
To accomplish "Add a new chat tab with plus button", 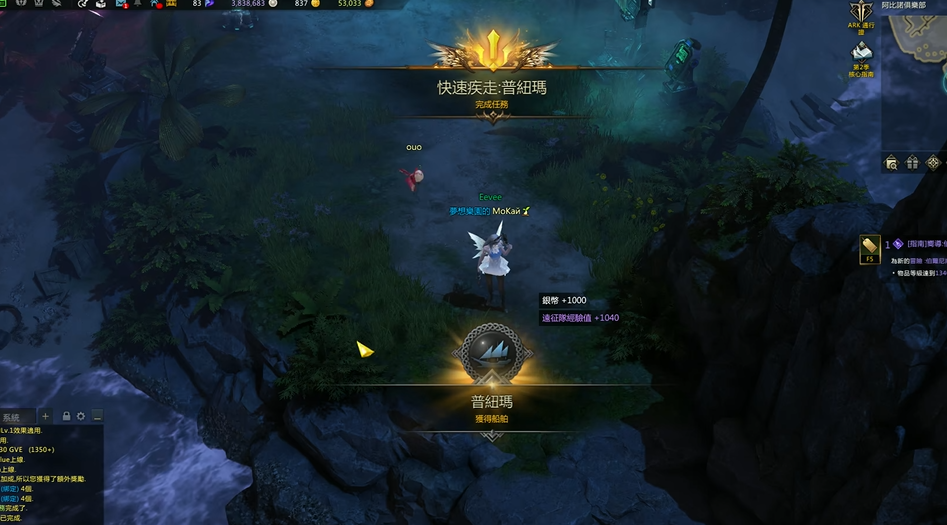I will click(x=45, y=416).
